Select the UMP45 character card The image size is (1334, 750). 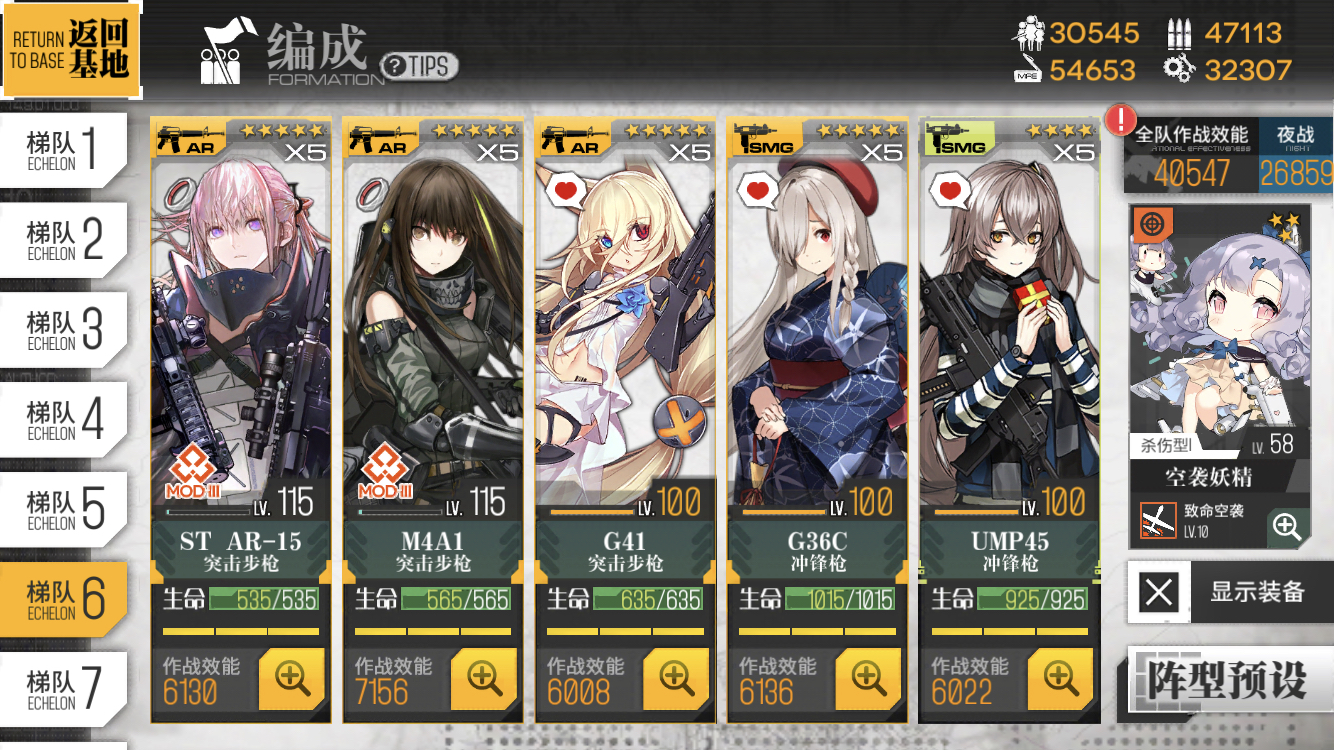click(x=1008, y=330)
